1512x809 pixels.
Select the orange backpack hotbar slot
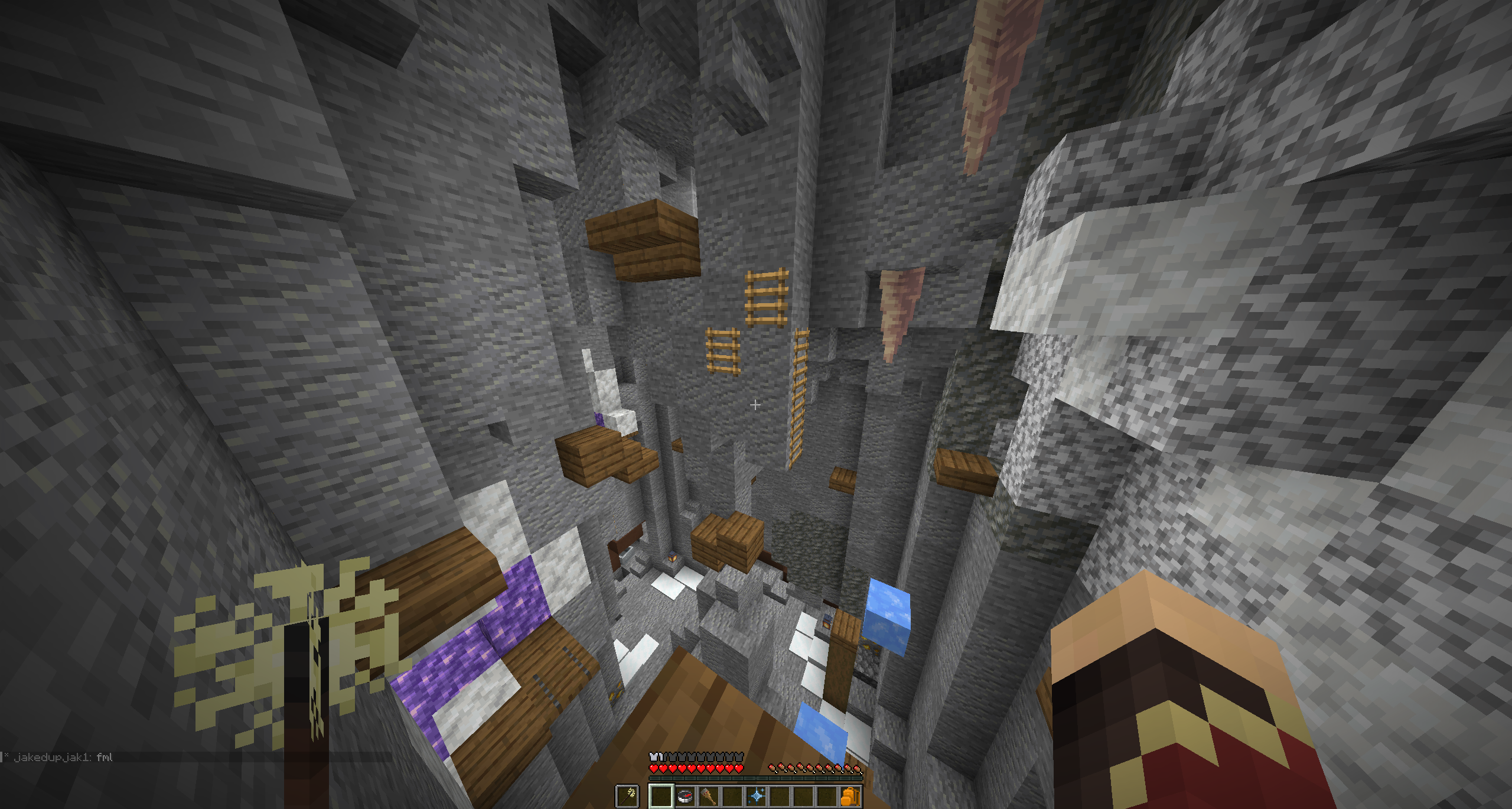[850, 796]
